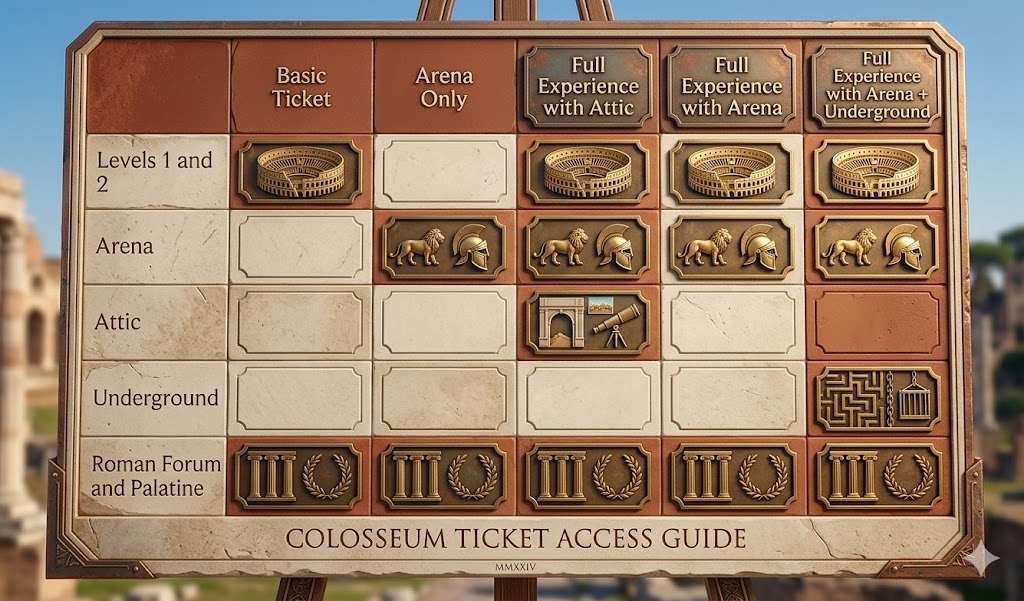This screenshot has height=601, width=1024.
Task: Choose the Full Experience with Arena plaque
Action: (x=731, y=87)
